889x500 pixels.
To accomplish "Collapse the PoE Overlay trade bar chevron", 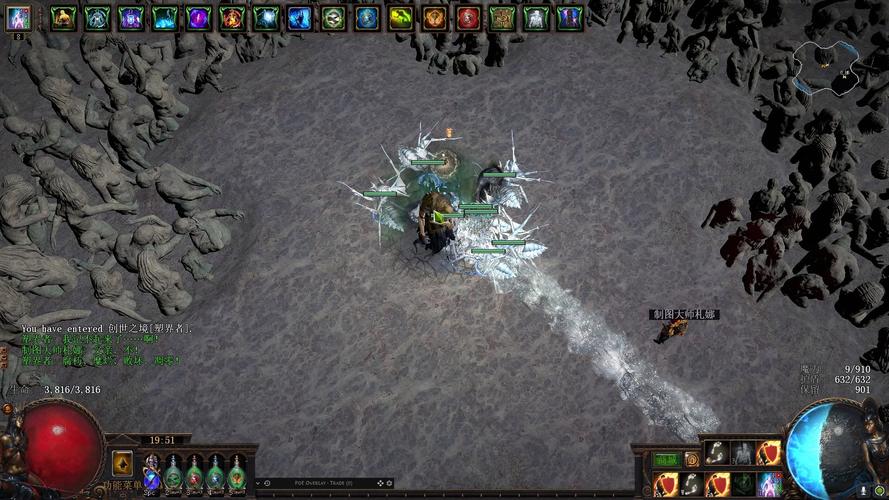I will coord(258,483).
